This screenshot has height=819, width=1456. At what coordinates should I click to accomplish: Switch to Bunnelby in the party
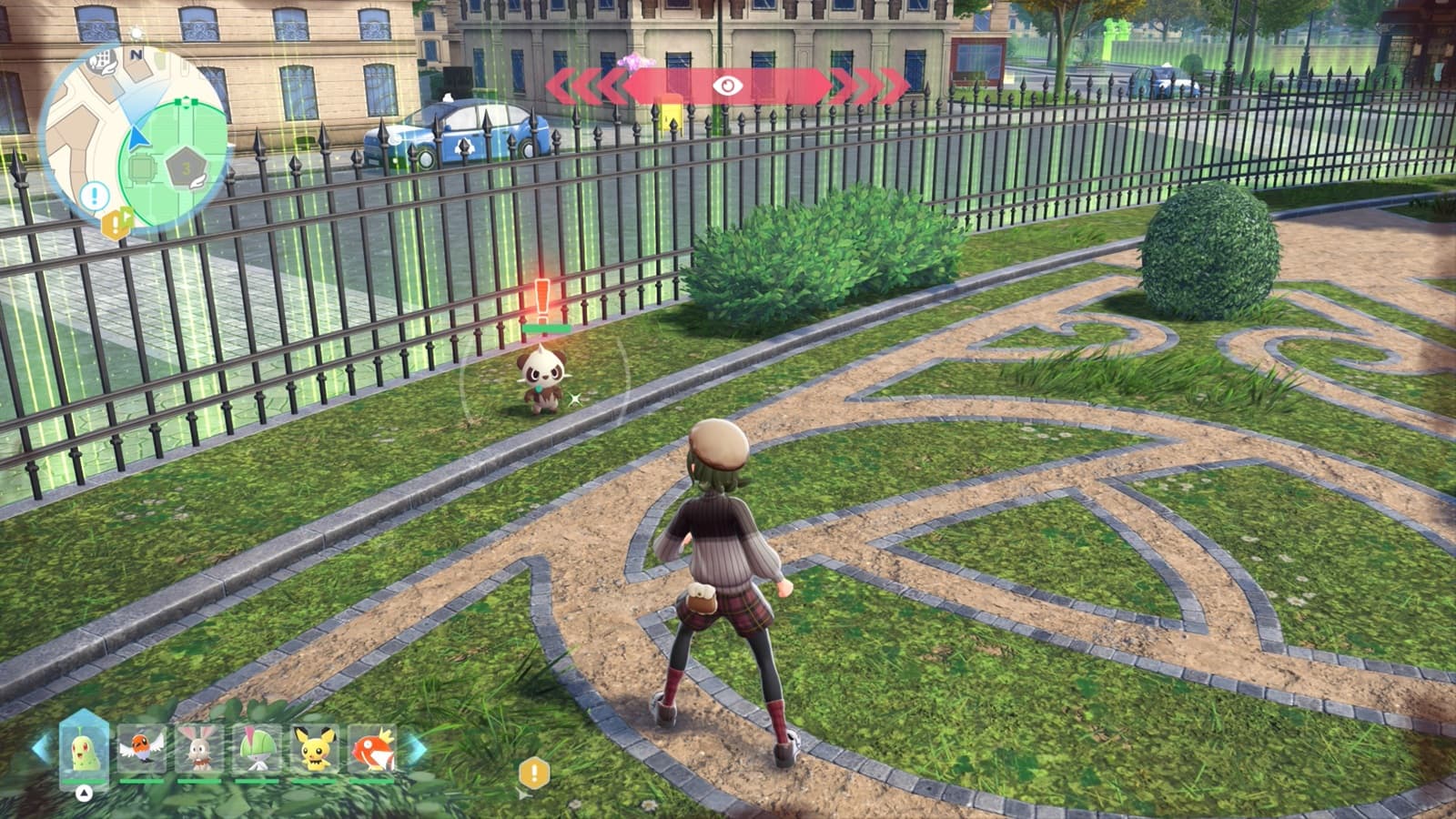(x=199, y=748)
